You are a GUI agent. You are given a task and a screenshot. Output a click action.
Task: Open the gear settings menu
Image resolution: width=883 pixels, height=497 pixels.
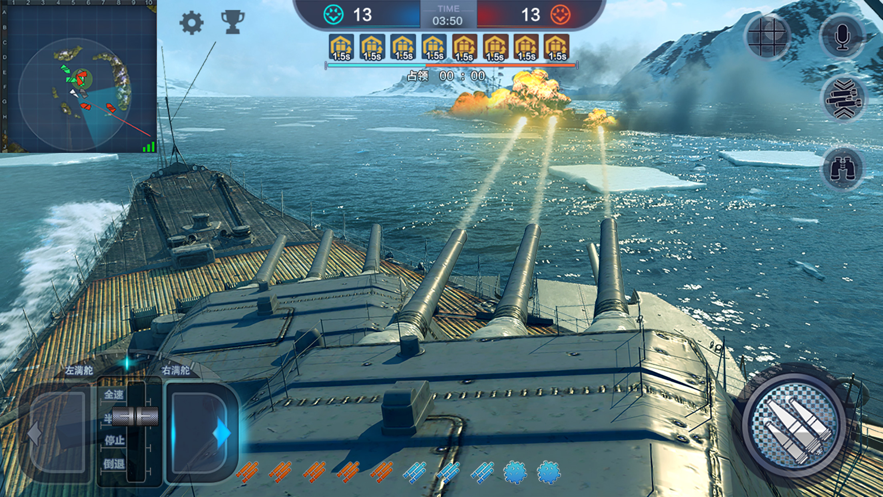191,22
